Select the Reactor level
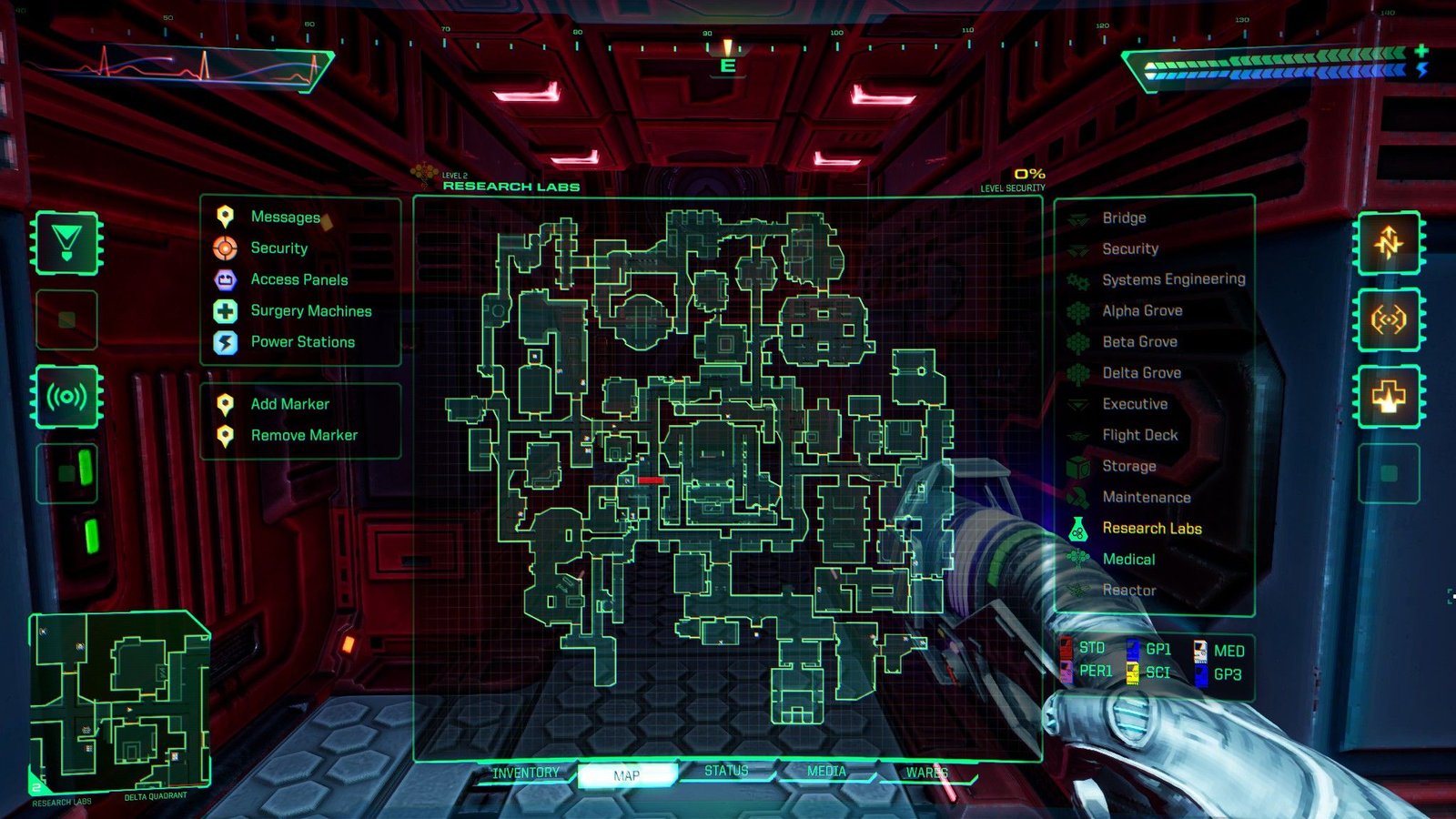 tap(1128, 591)
